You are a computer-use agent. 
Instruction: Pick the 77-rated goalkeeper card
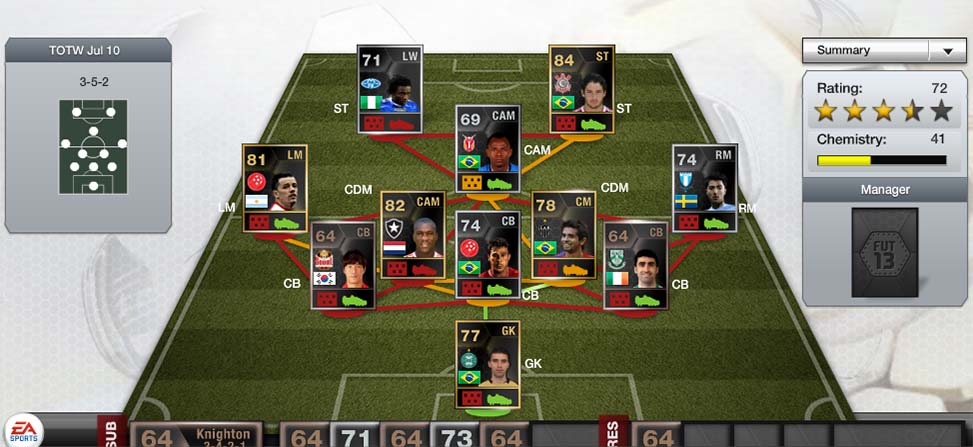point(487,364)
